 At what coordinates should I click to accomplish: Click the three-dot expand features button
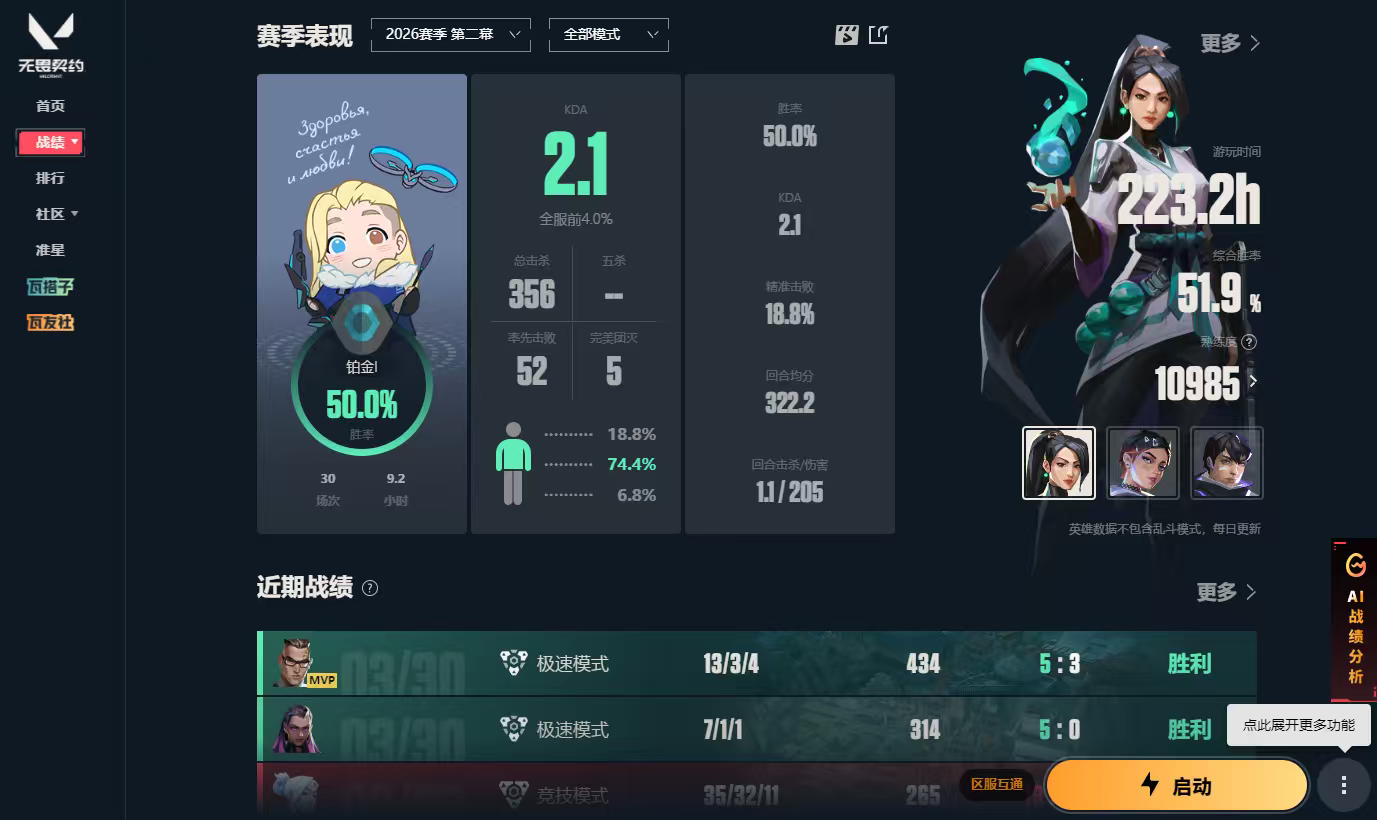(1343, 785)
